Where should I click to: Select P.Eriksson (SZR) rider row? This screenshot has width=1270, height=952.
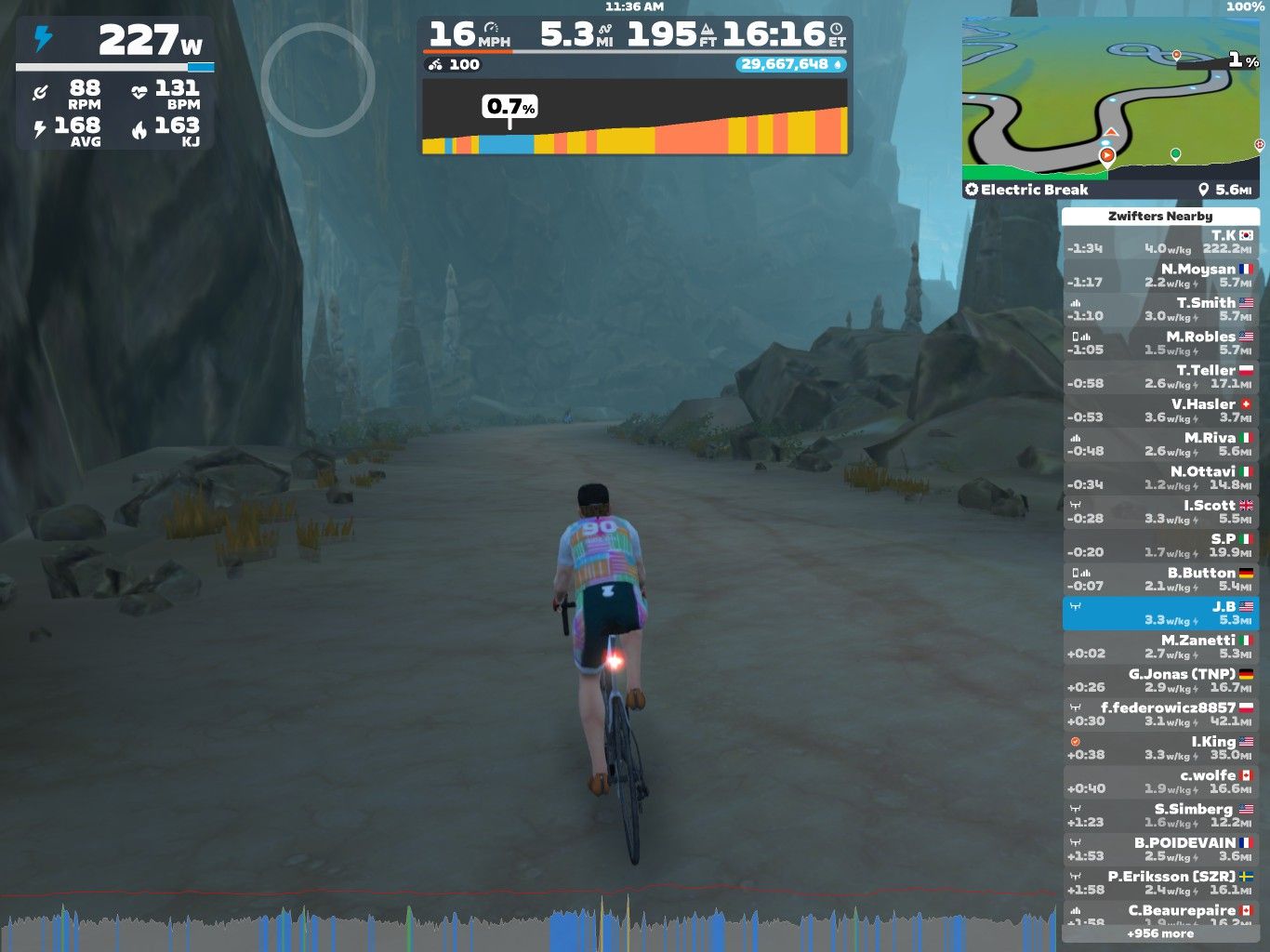click(x=1160, y=882)
